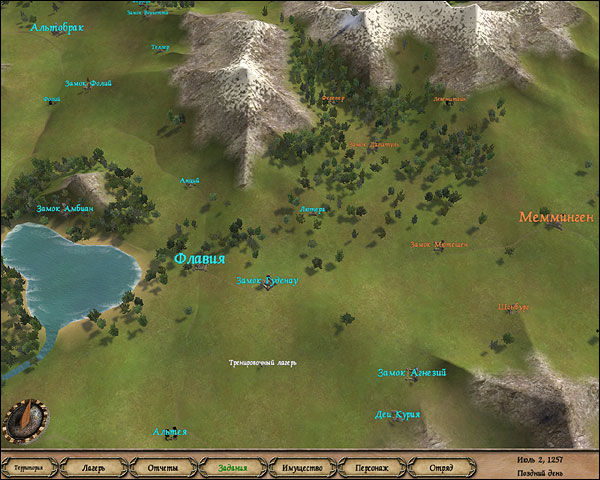The height and width of the screenshot is (480, 600).
Task: View the Персонаж (Character) sheet
Action: point(371,467)
